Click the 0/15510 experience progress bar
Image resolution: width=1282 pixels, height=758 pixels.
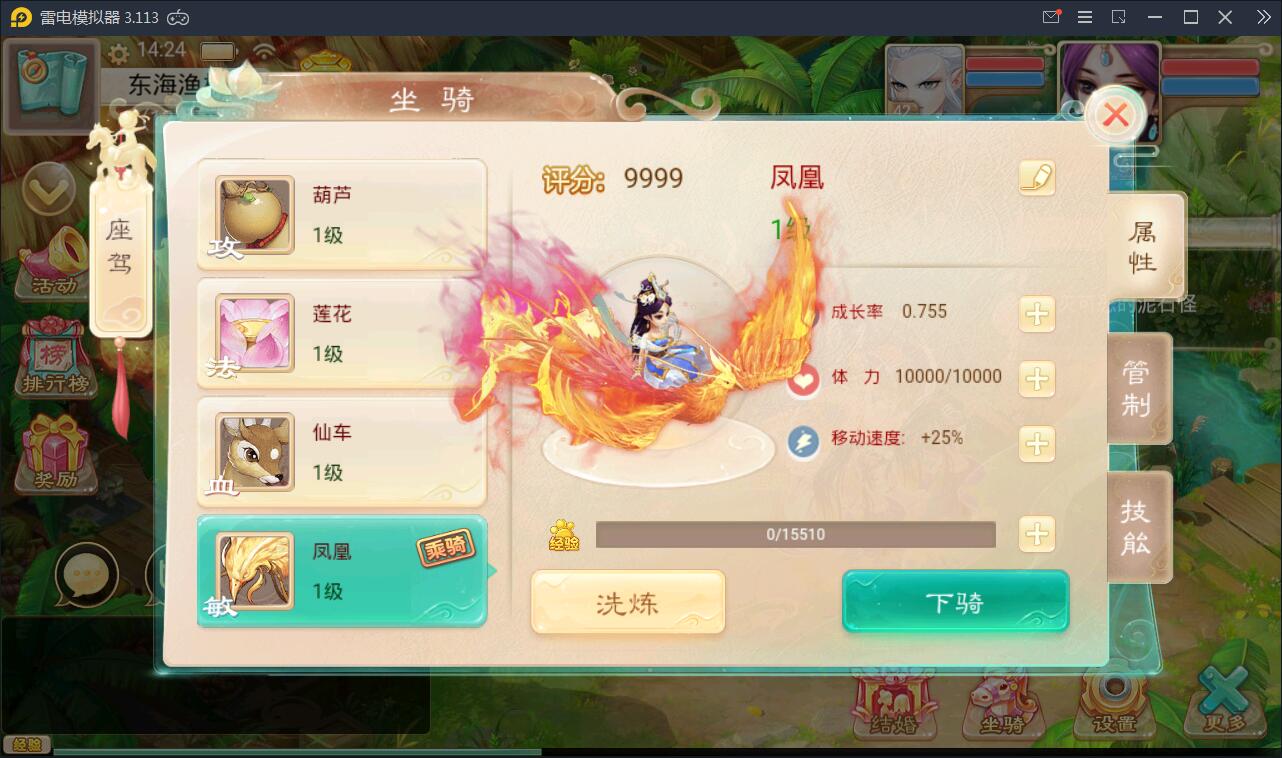795,536
